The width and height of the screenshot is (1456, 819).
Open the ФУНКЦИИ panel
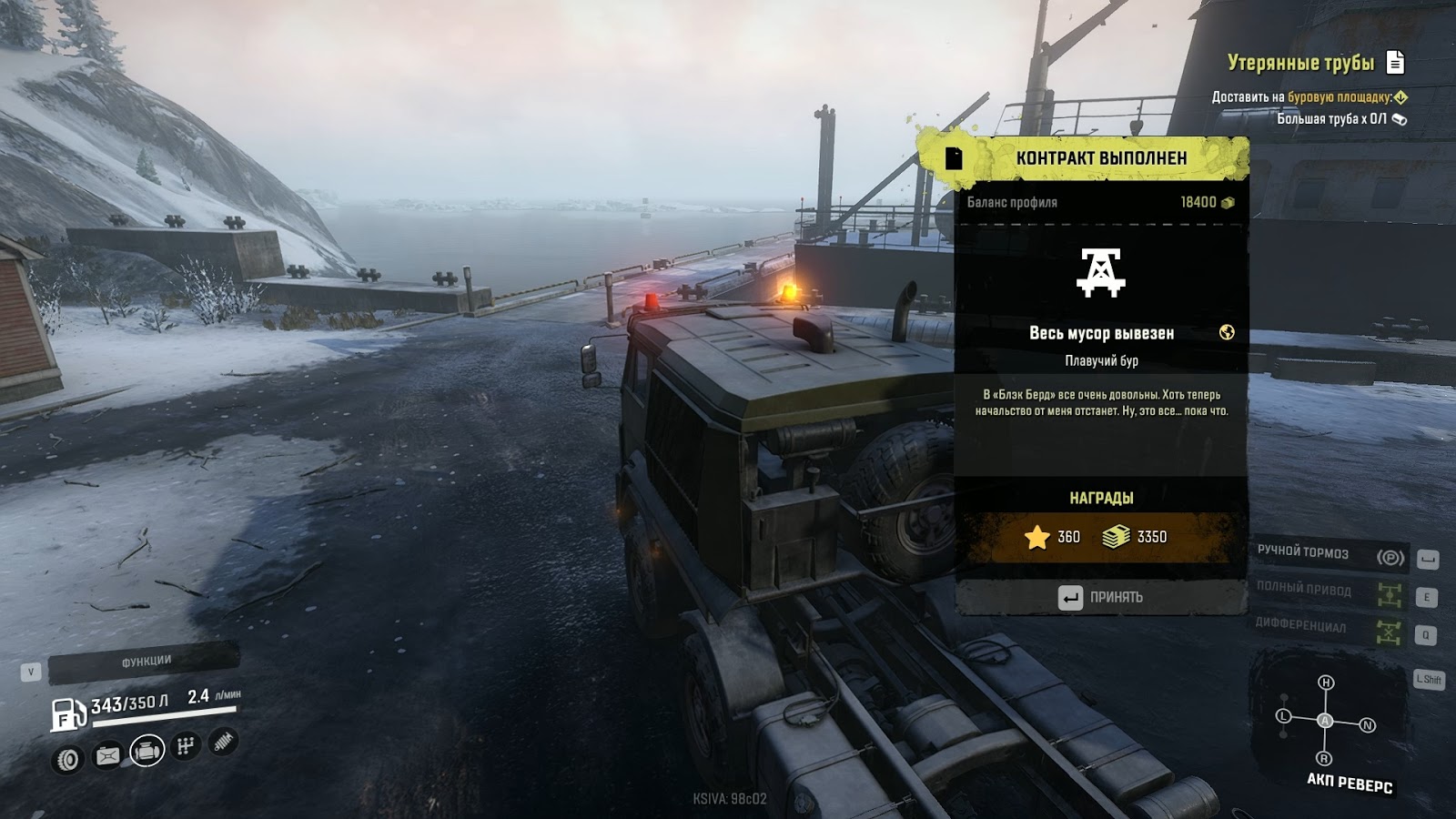tap(146, 662)
